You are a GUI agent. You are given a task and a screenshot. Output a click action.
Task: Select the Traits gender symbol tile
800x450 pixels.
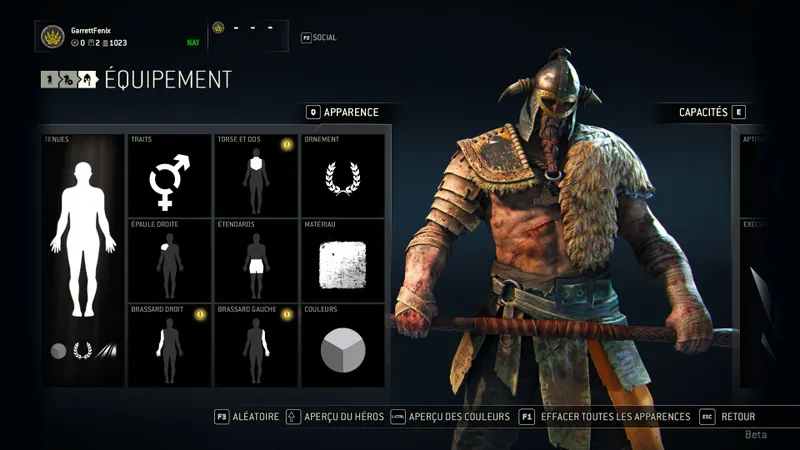pyautogui.click(x=170, y=176)
